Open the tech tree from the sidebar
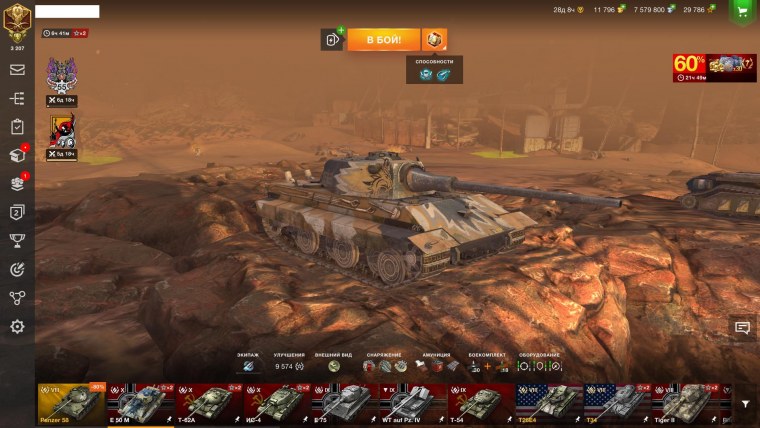 click(x=17, y=99)
